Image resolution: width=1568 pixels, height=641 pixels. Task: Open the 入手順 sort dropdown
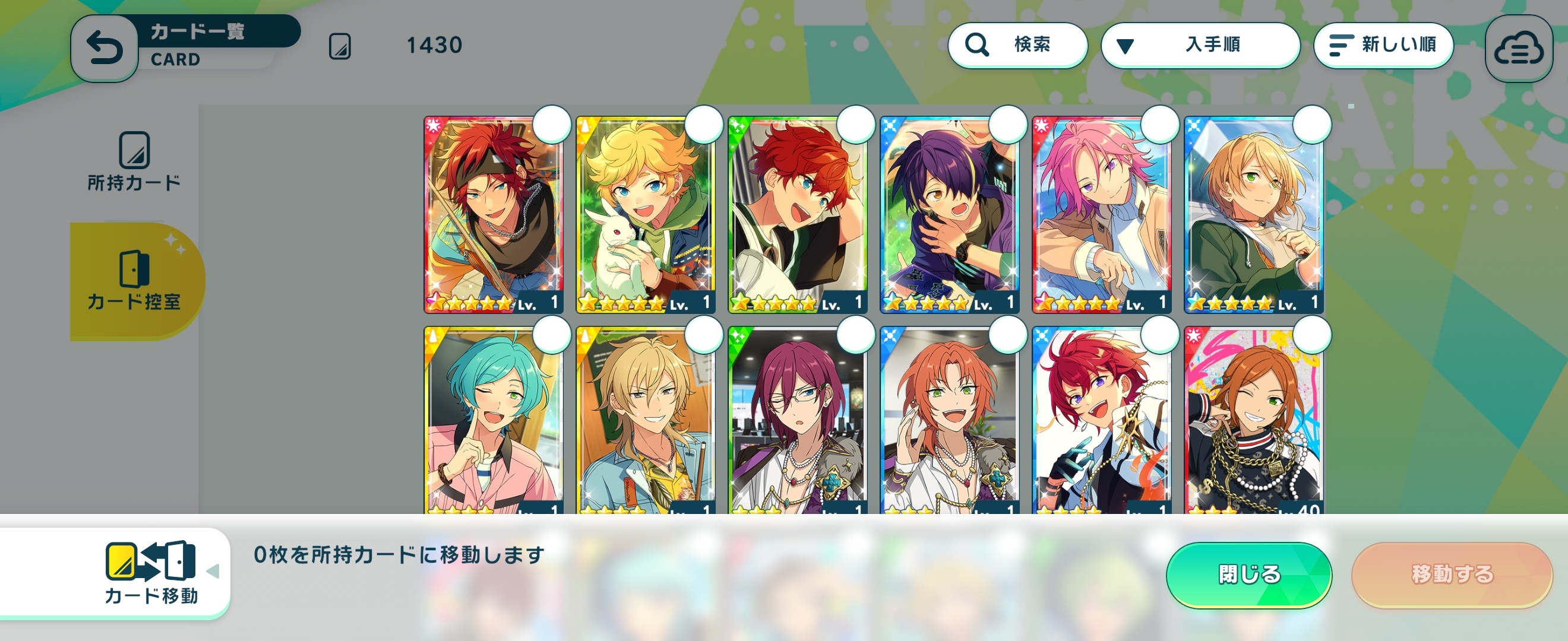click(x=1200, y=45)
